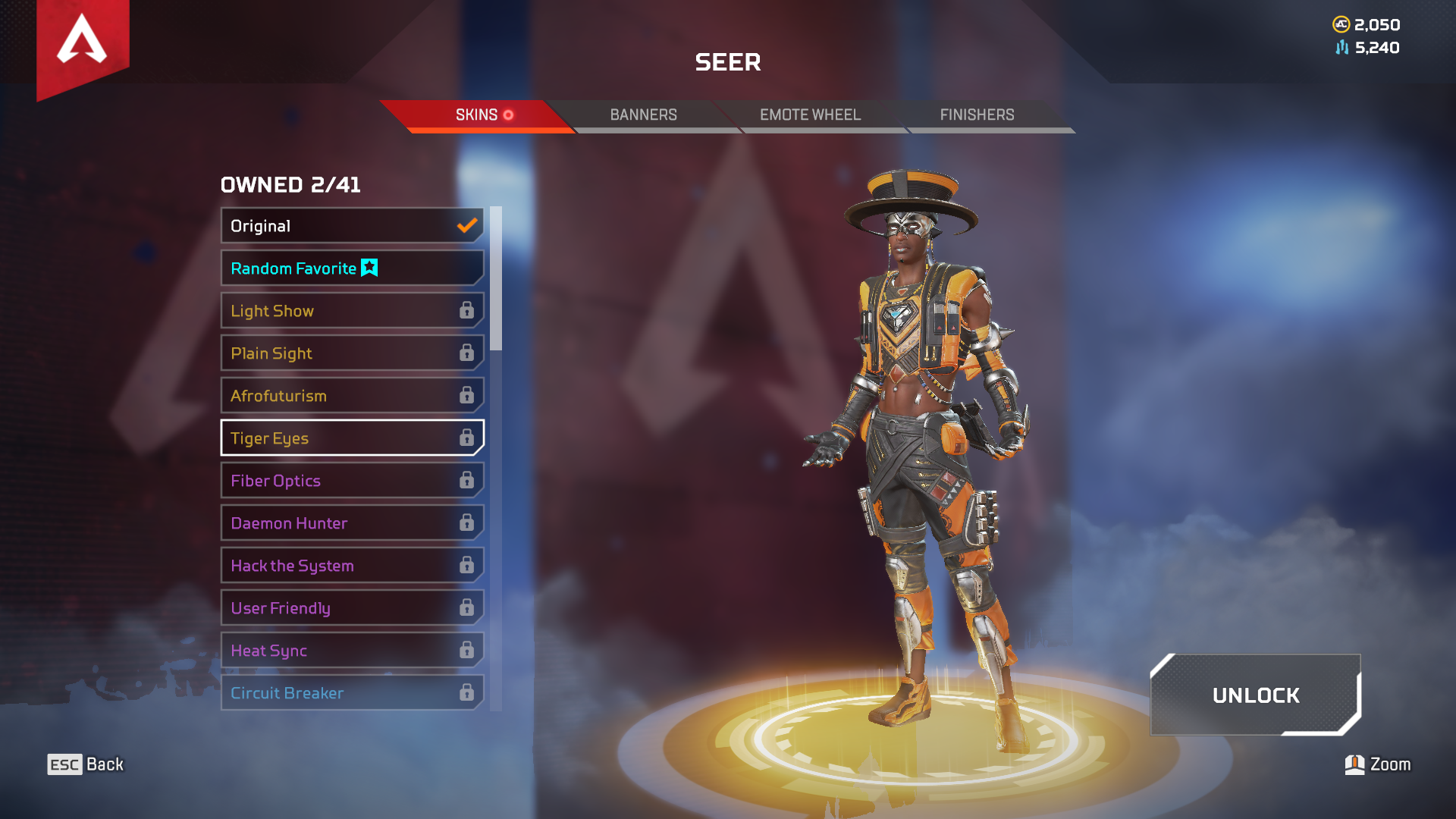The image size is (1456, 819).
Task: Select the Daemon Hunter skin
Action: click(x=318, y=522)
